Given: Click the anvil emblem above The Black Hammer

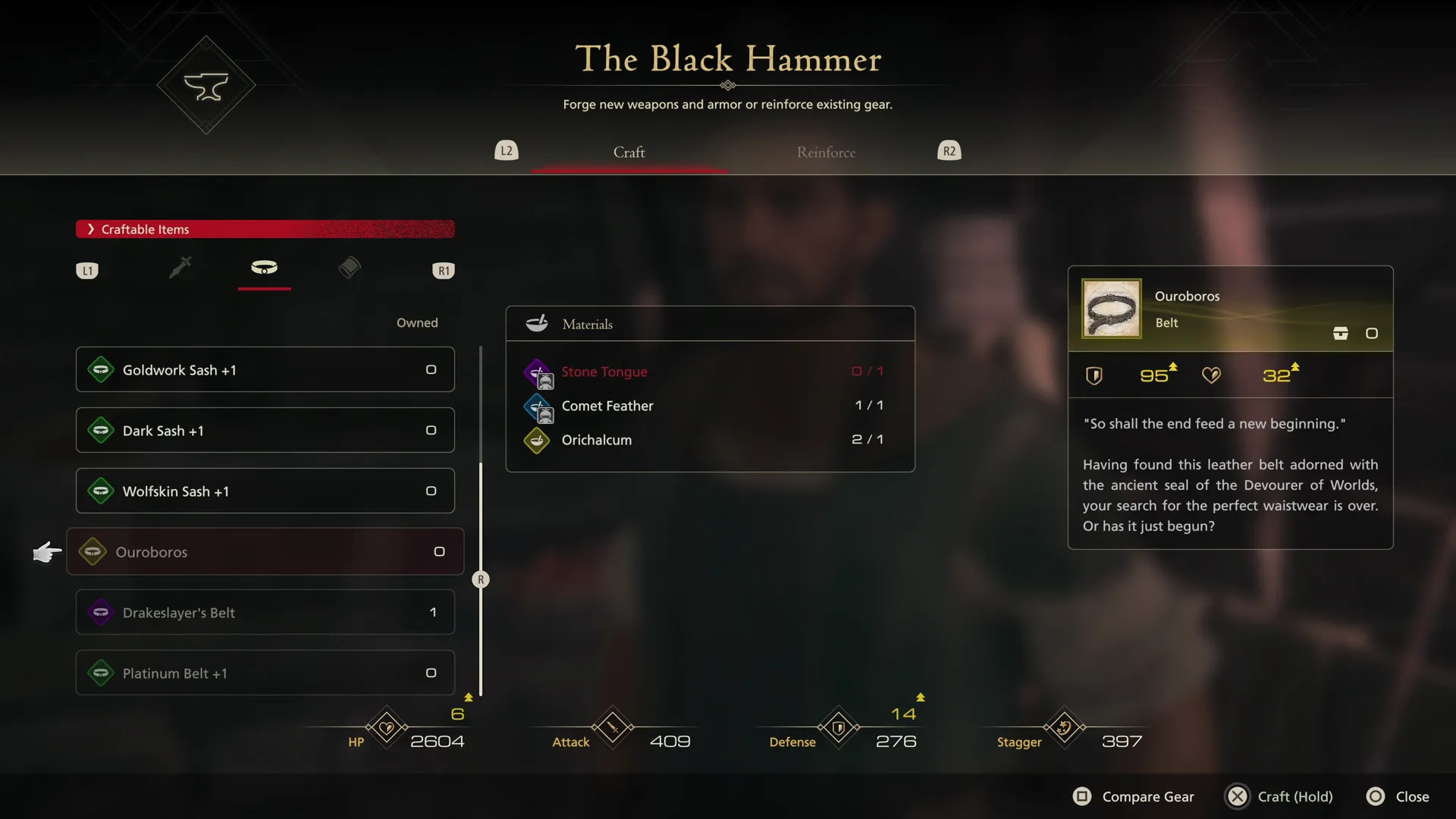Looking at the screenshot, I should 206,85.
